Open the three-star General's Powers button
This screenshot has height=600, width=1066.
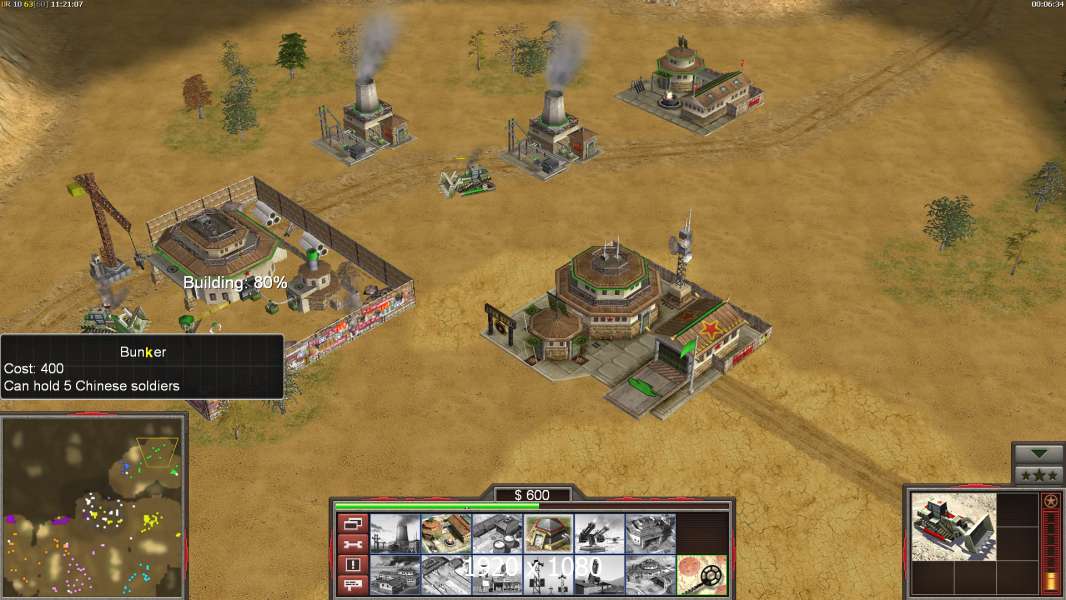click(1038, 475)
